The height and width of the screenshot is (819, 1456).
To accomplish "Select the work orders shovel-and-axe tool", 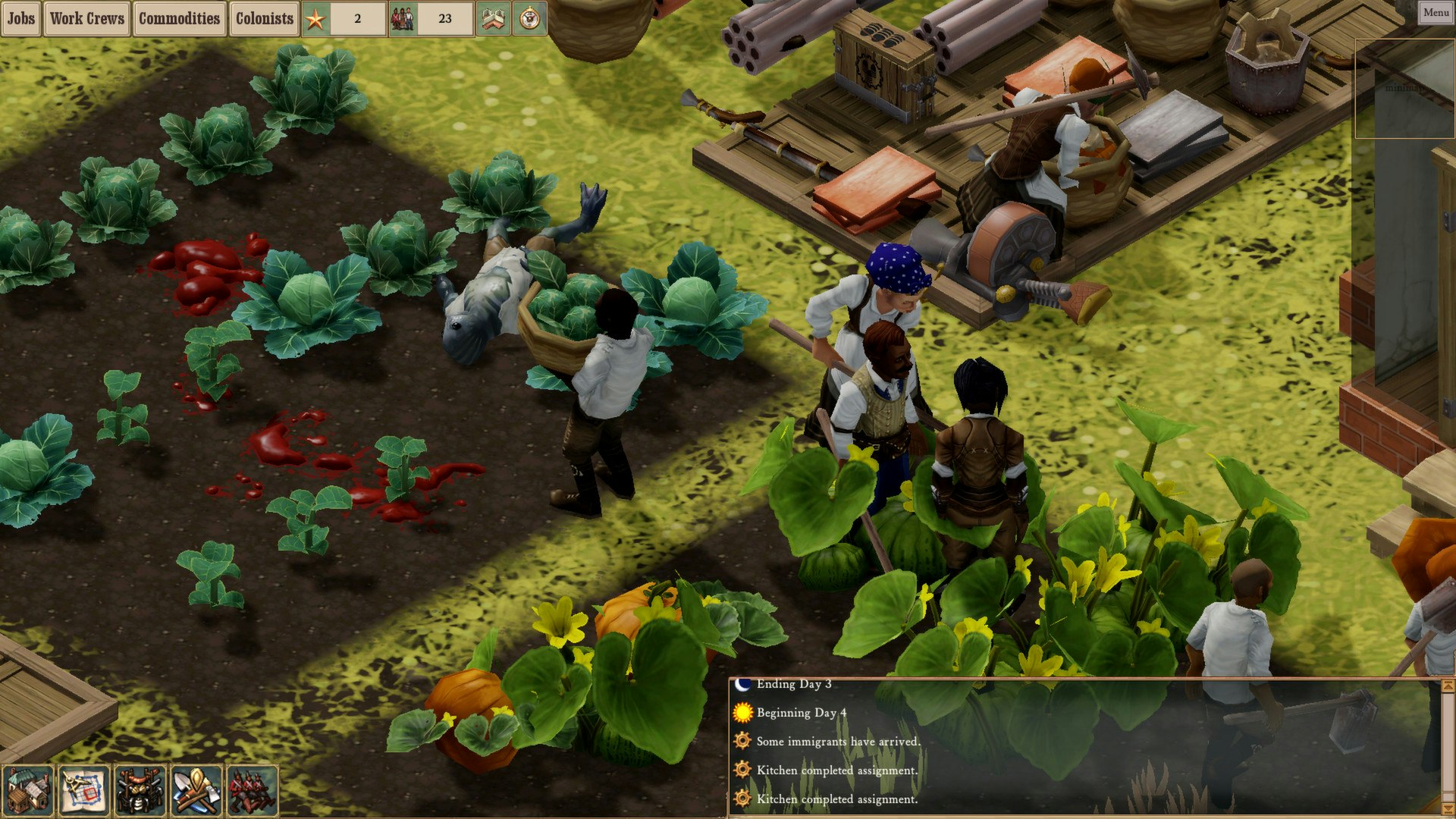I will click(x=196, y=789).
